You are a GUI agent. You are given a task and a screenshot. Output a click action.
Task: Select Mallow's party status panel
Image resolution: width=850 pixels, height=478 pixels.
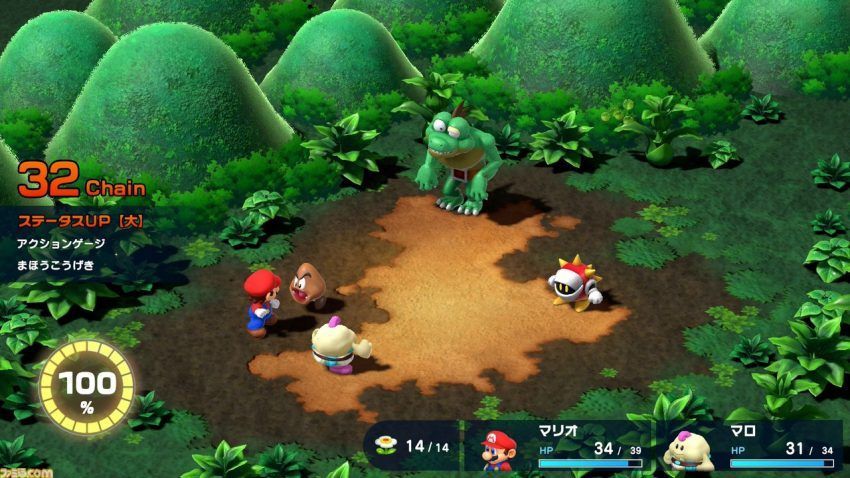point(748,447)
